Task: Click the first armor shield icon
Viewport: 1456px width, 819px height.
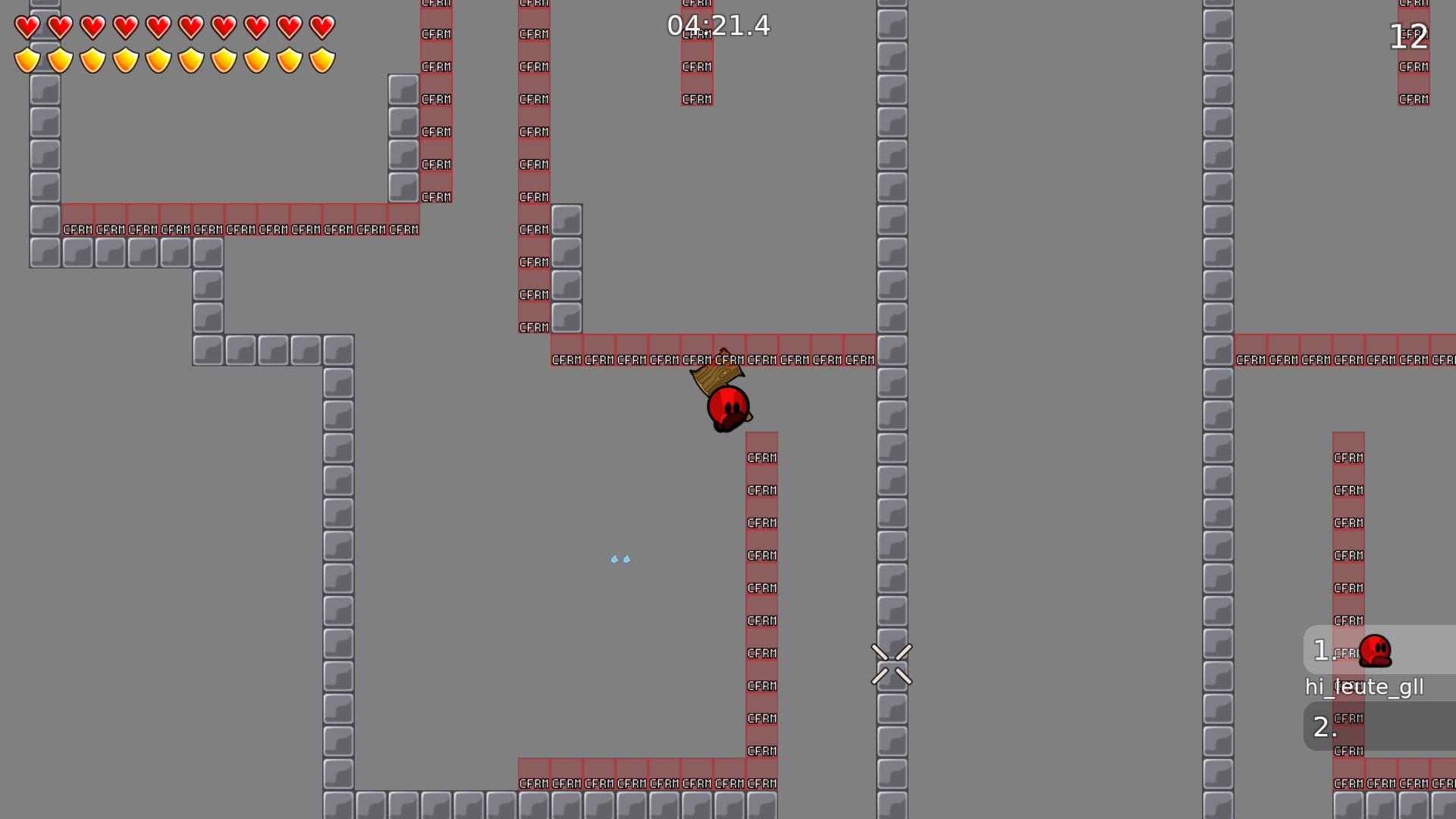Action: [x=27, y=58]
